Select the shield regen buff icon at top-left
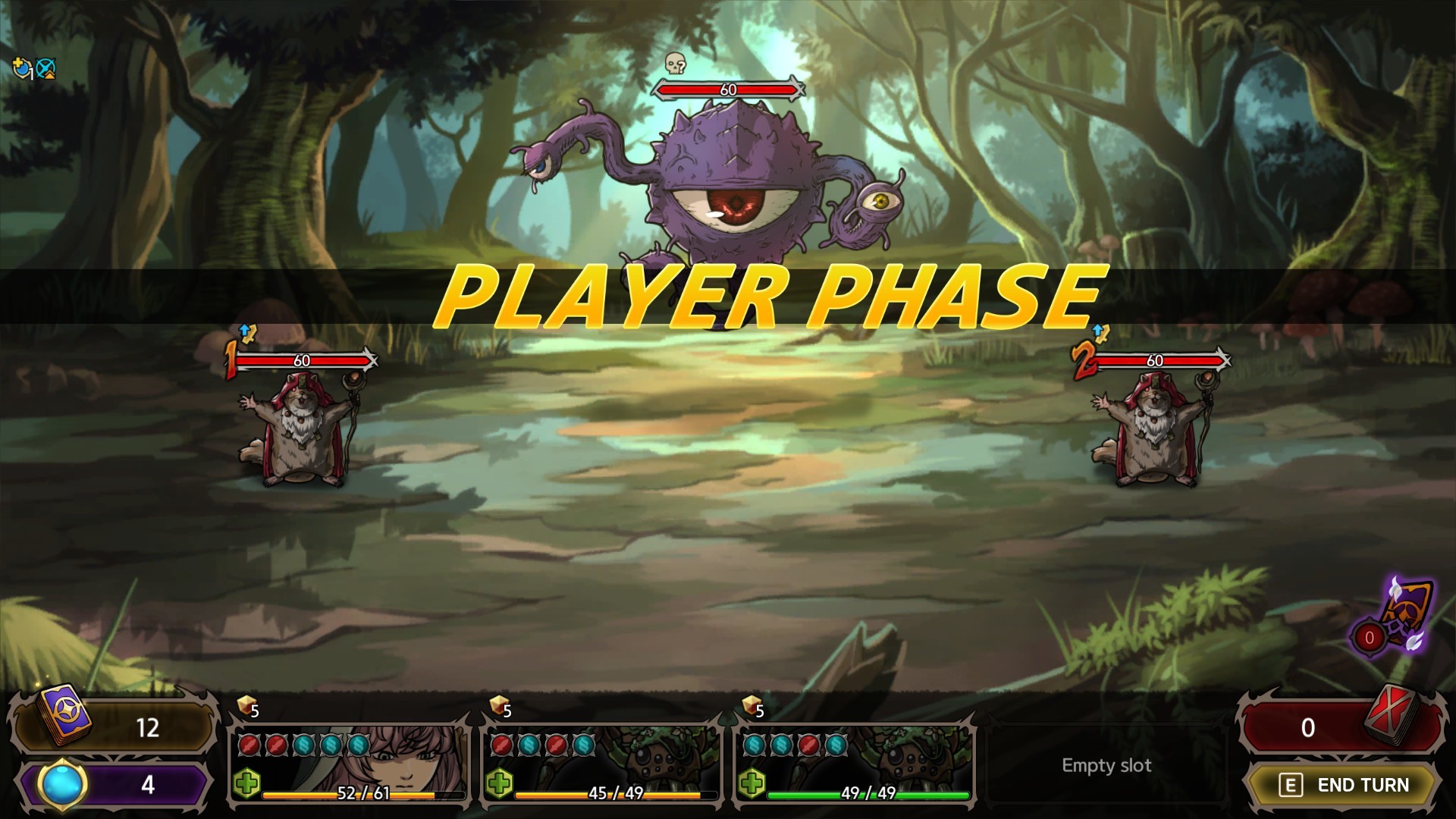Screen dimensions: 1456x819 22,69
